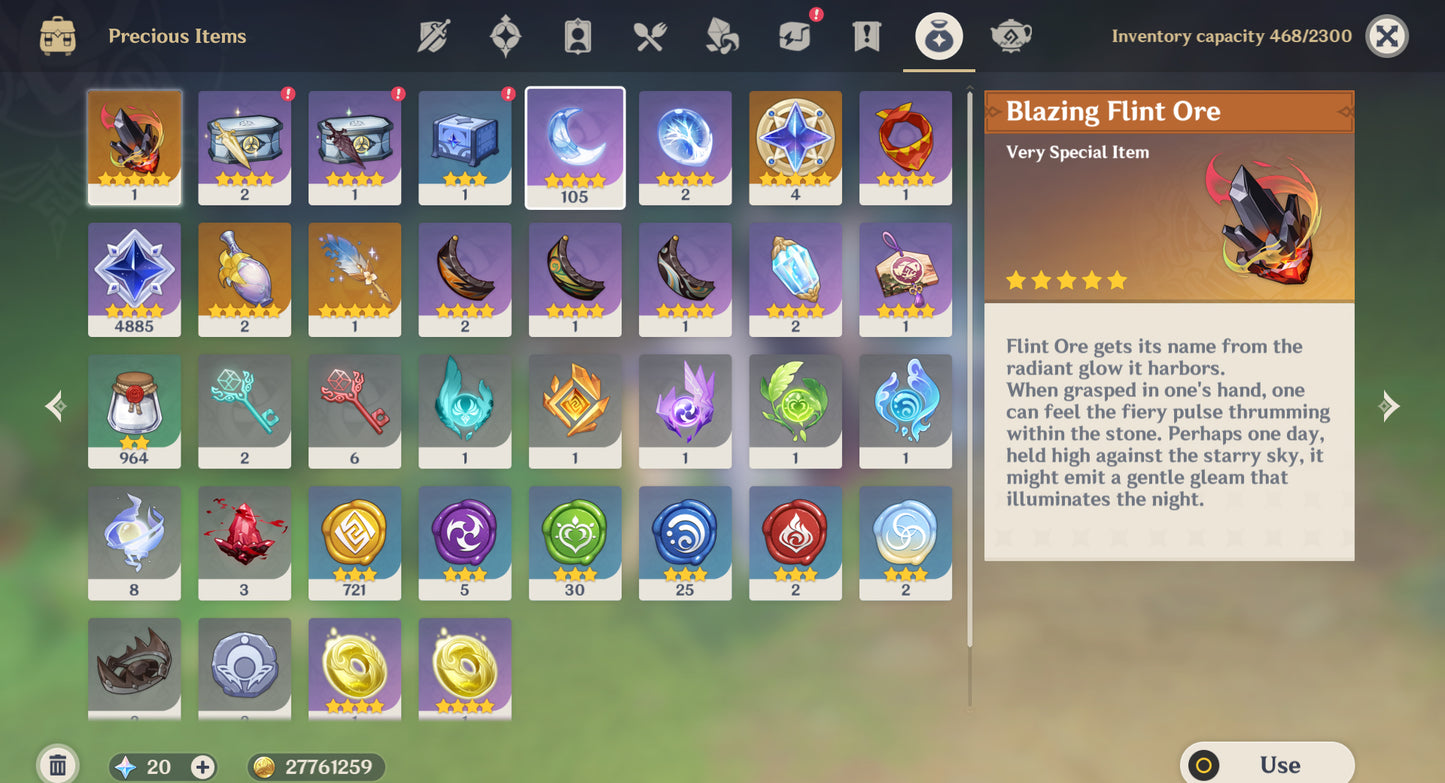Viewport: 1445px width, 783px height.
Task: Open the Quest Items tab with notification badge
Action: [866, 35]
